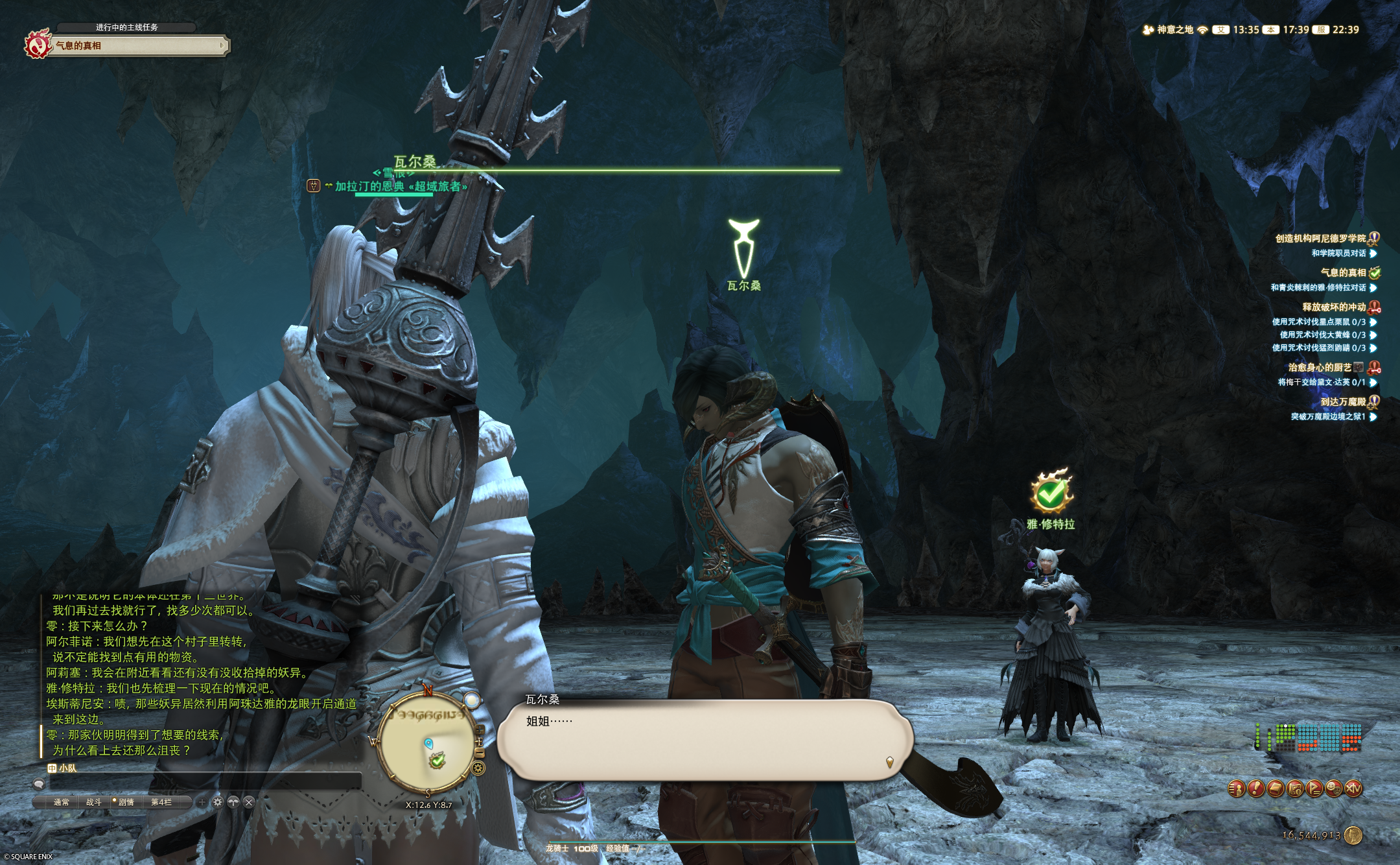The image size is (1400, 865).
Task: Open the Duty exclamation-mark menu icon
Action: click(1256, 788)
